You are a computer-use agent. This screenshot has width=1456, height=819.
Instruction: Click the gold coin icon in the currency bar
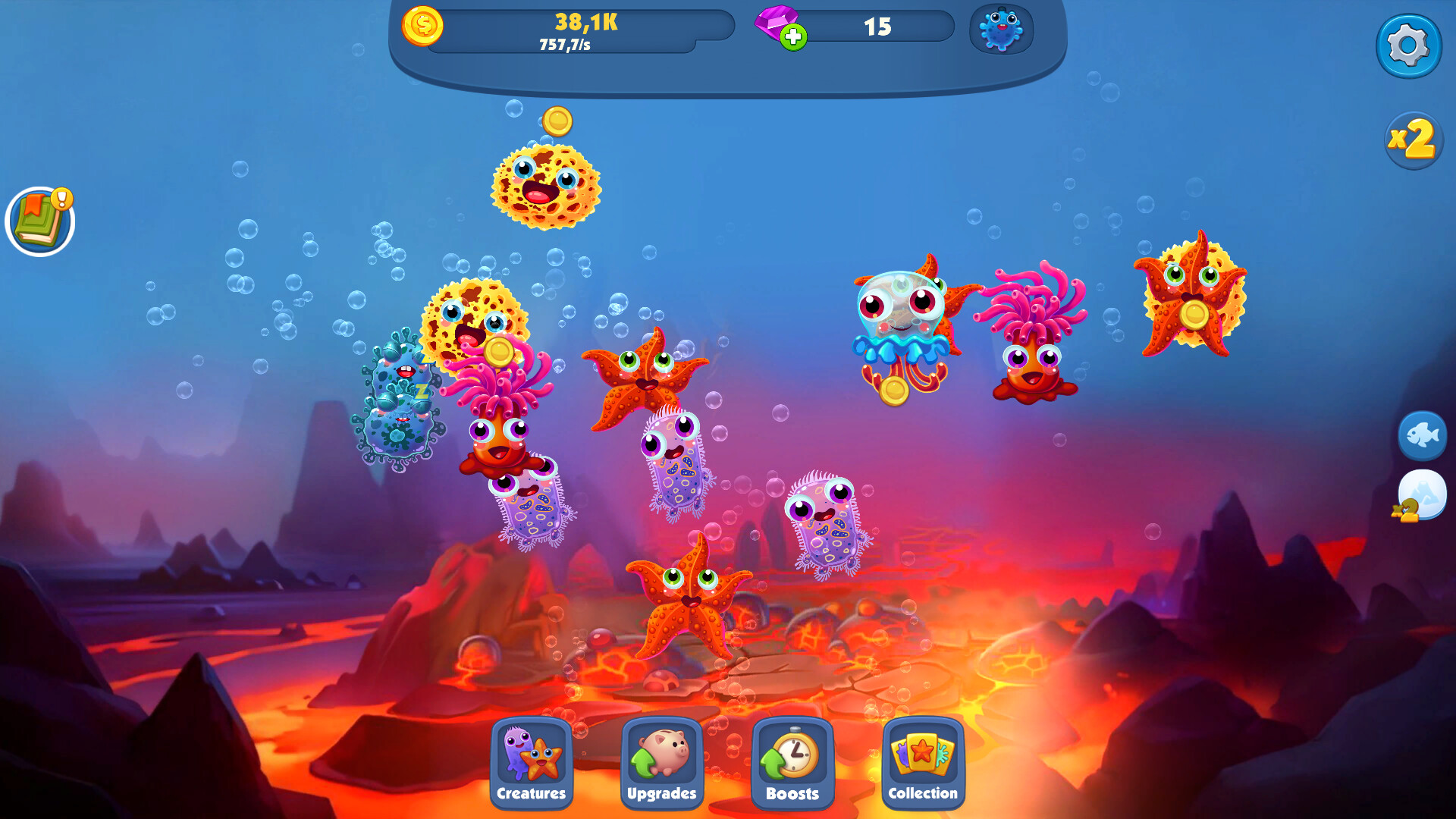425,26
